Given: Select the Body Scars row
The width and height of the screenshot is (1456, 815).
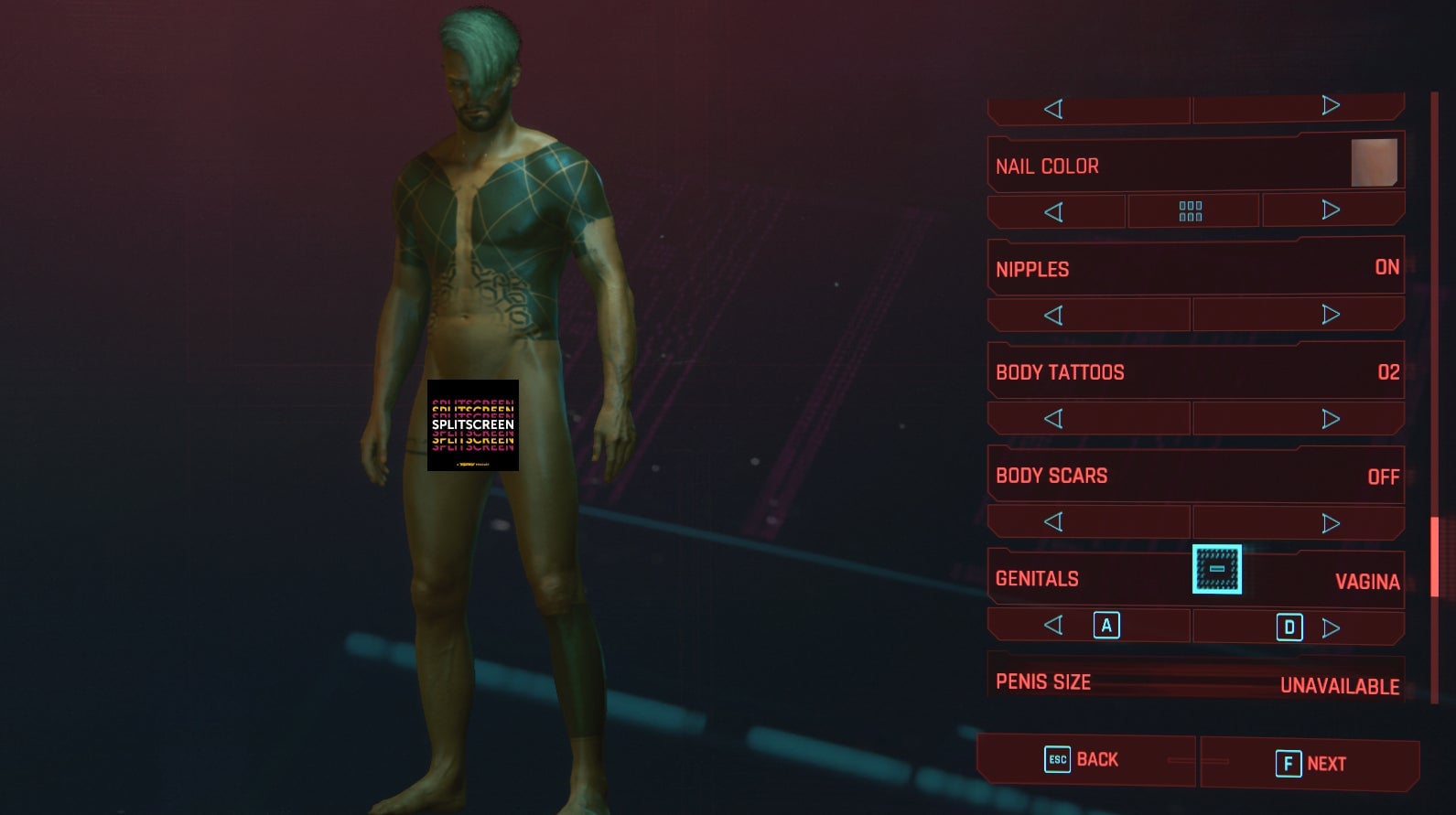Looking at the screenshot, I should point(1194,476).
